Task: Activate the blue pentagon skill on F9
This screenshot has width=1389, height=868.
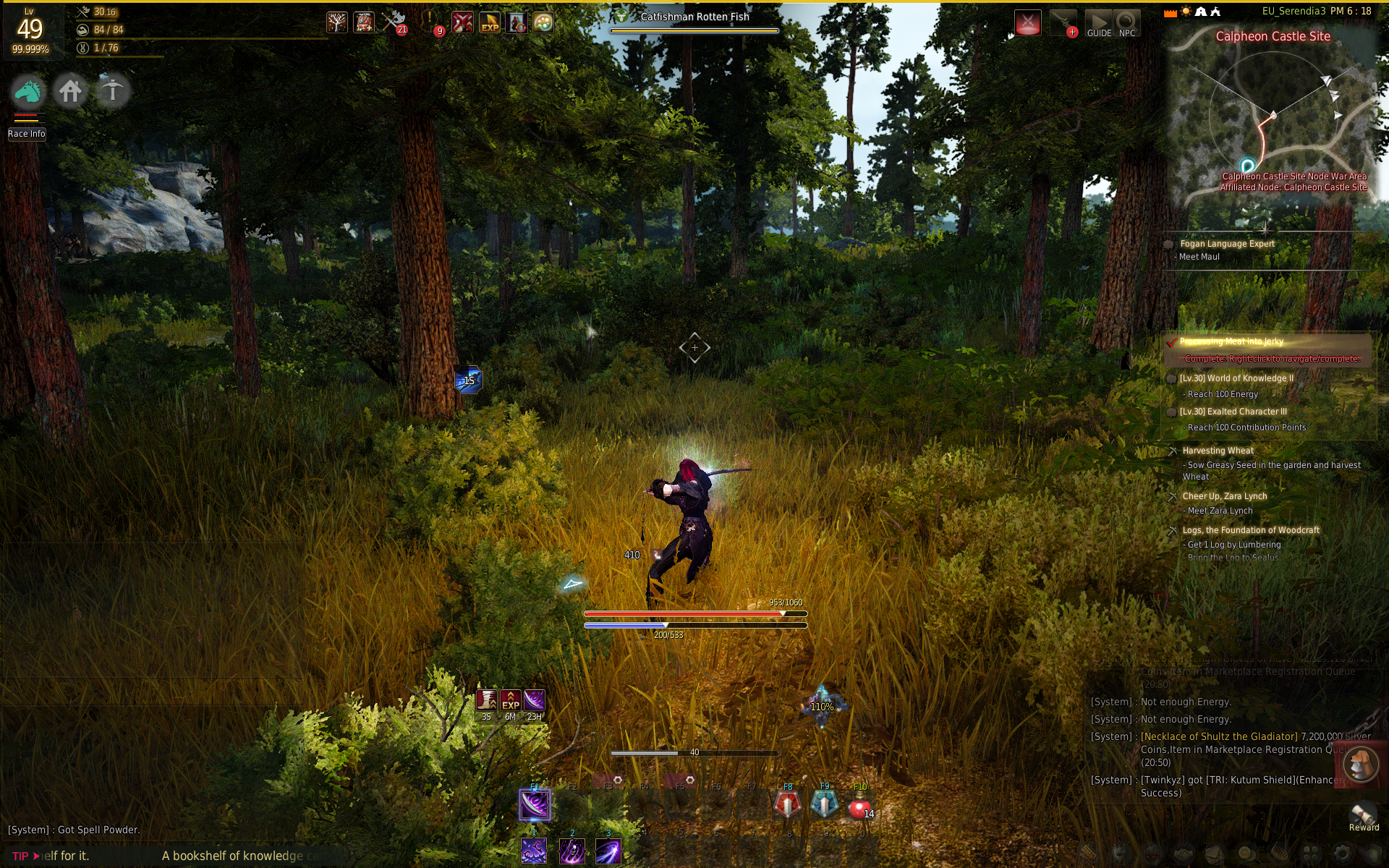Action: 824,805
